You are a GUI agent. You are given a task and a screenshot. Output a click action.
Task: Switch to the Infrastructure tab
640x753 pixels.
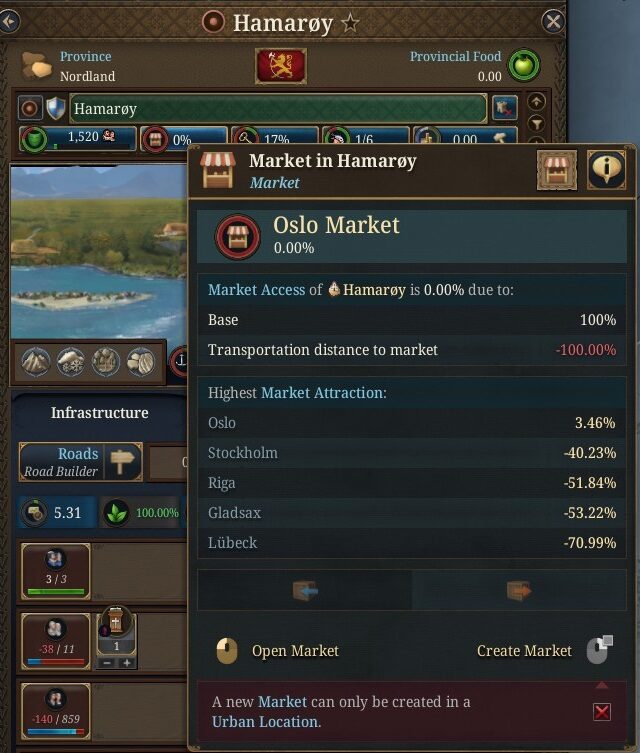click(99, 412)
